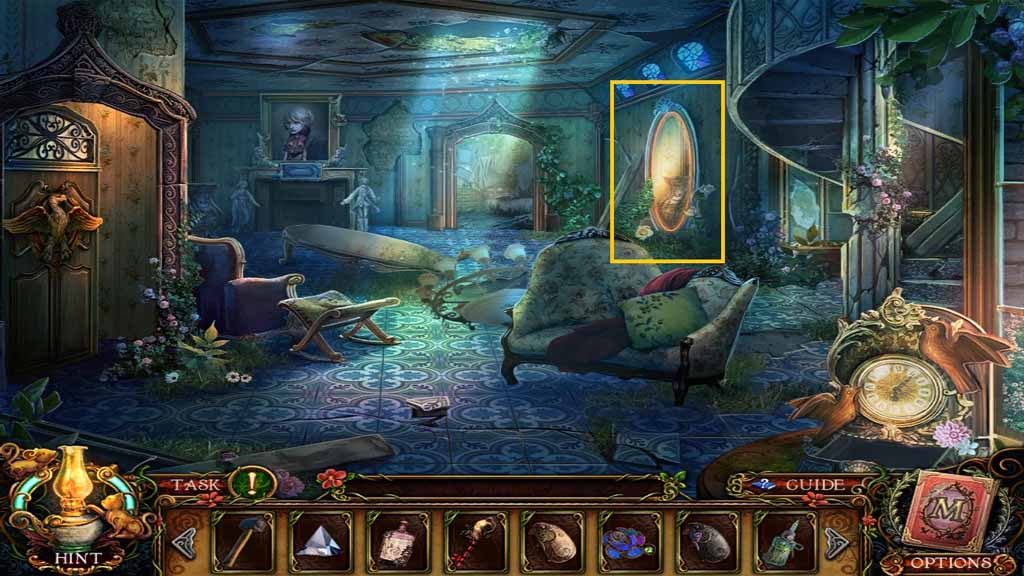This screenshot has height=576, width=1024.
Task: Select the blue flower brooch item
Action: [x=630, y=542]
